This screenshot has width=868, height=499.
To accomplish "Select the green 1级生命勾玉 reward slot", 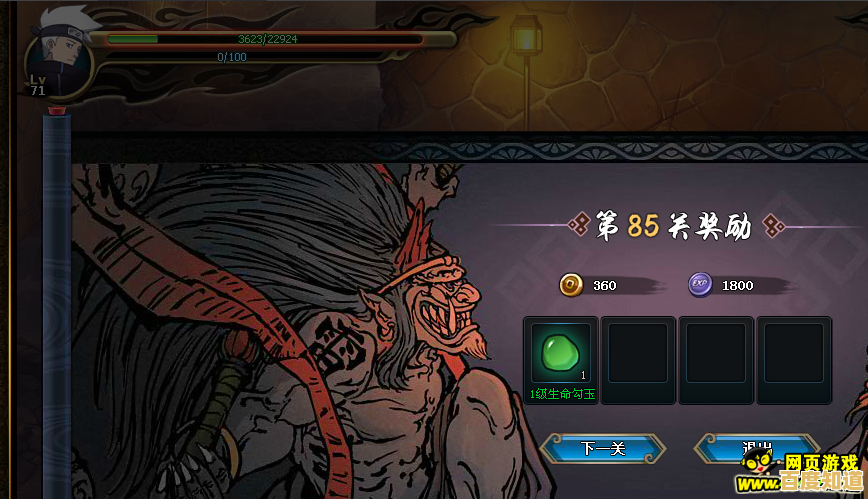I will [x=561, y=353].
